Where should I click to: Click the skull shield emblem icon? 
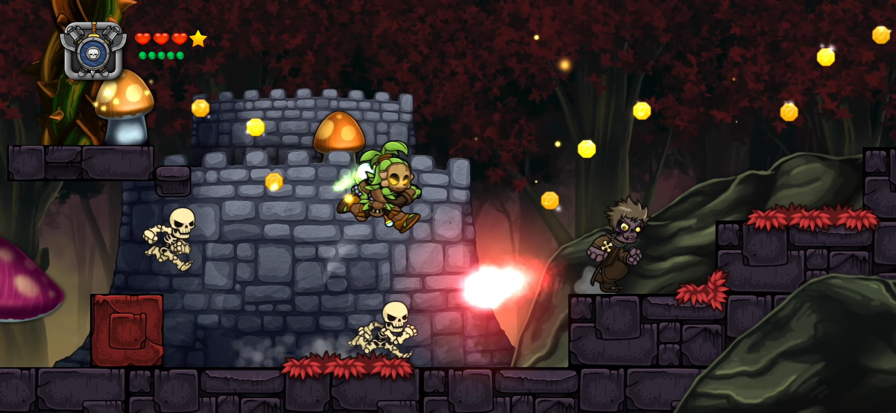pos(93,49)
